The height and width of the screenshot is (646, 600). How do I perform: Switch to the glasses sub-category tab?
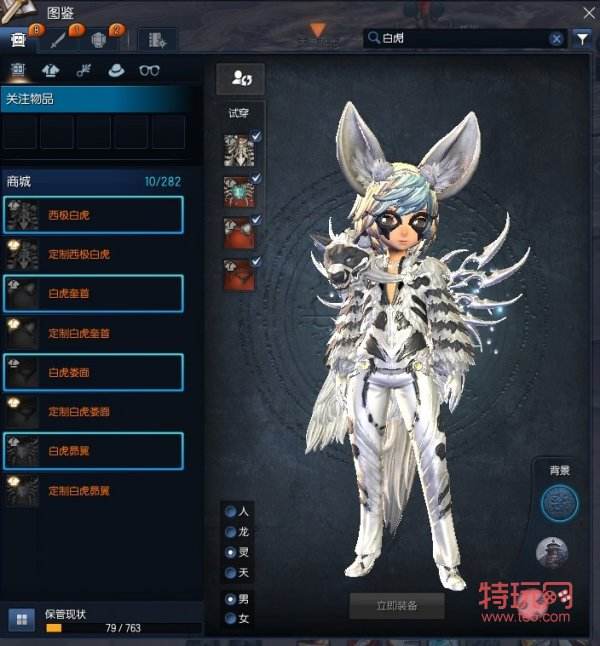coord(149,70)
